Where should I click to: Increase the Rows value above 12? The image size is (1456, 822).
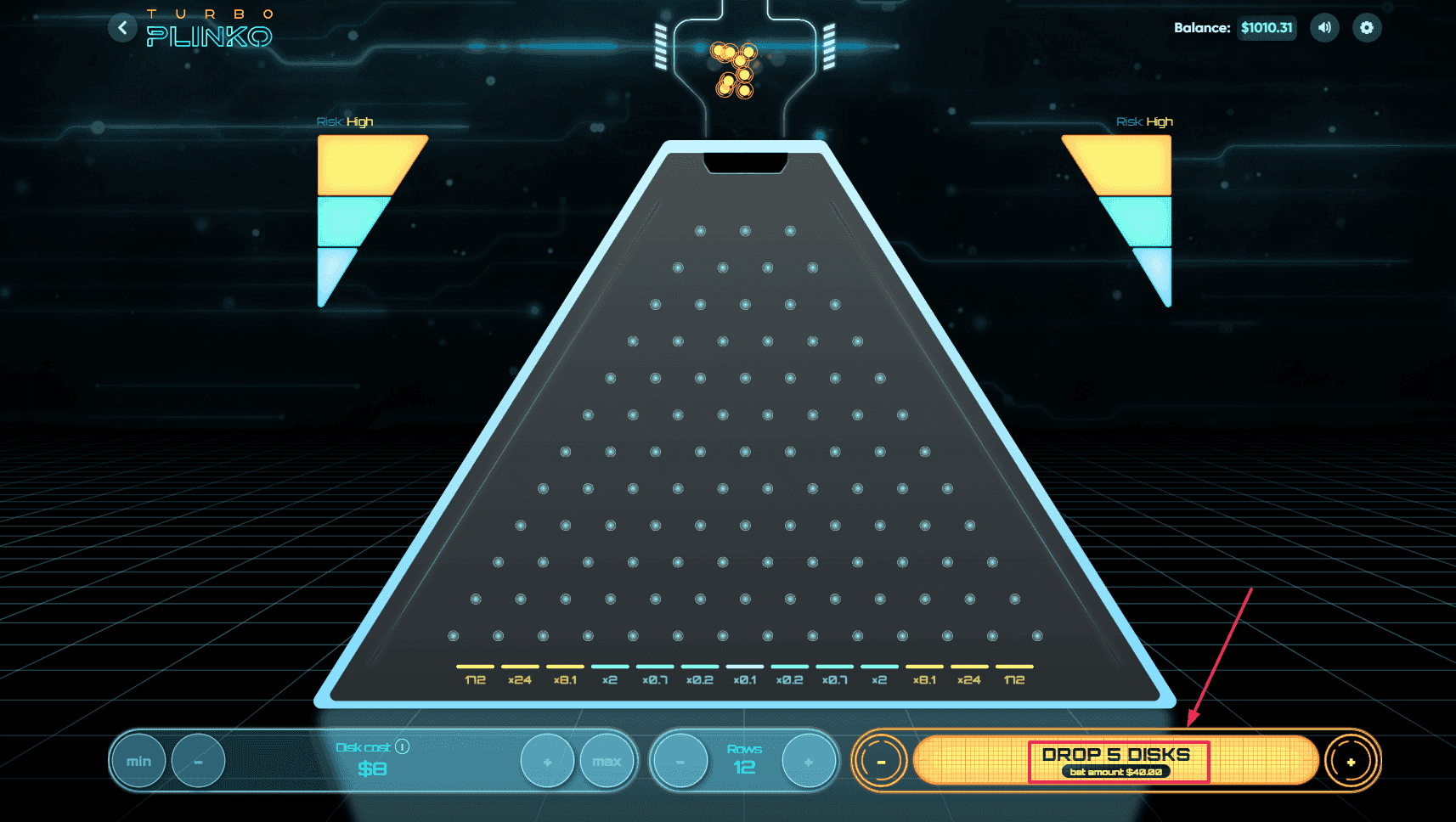pos(807,761)
